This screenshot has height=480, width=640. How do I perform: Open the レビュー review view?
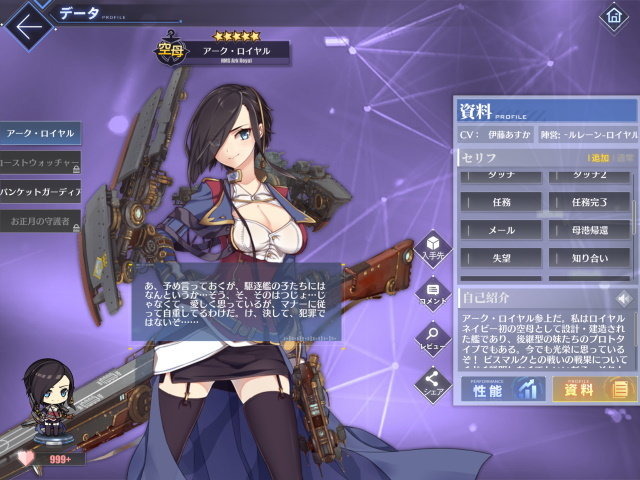(x=433, y=337)
